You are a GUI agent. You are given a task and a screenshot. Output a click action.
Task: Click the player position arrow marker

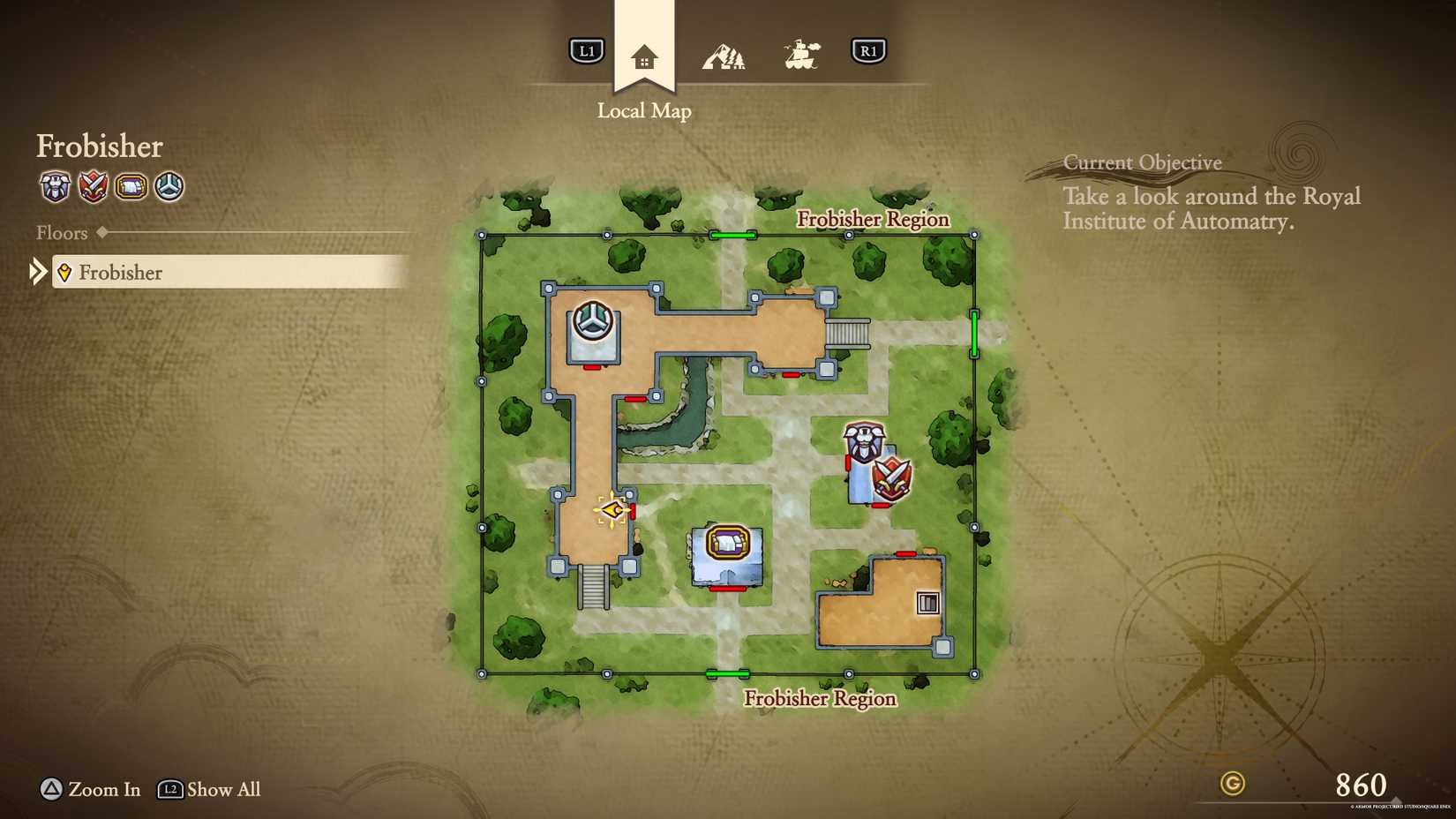[x=612, y=509]
